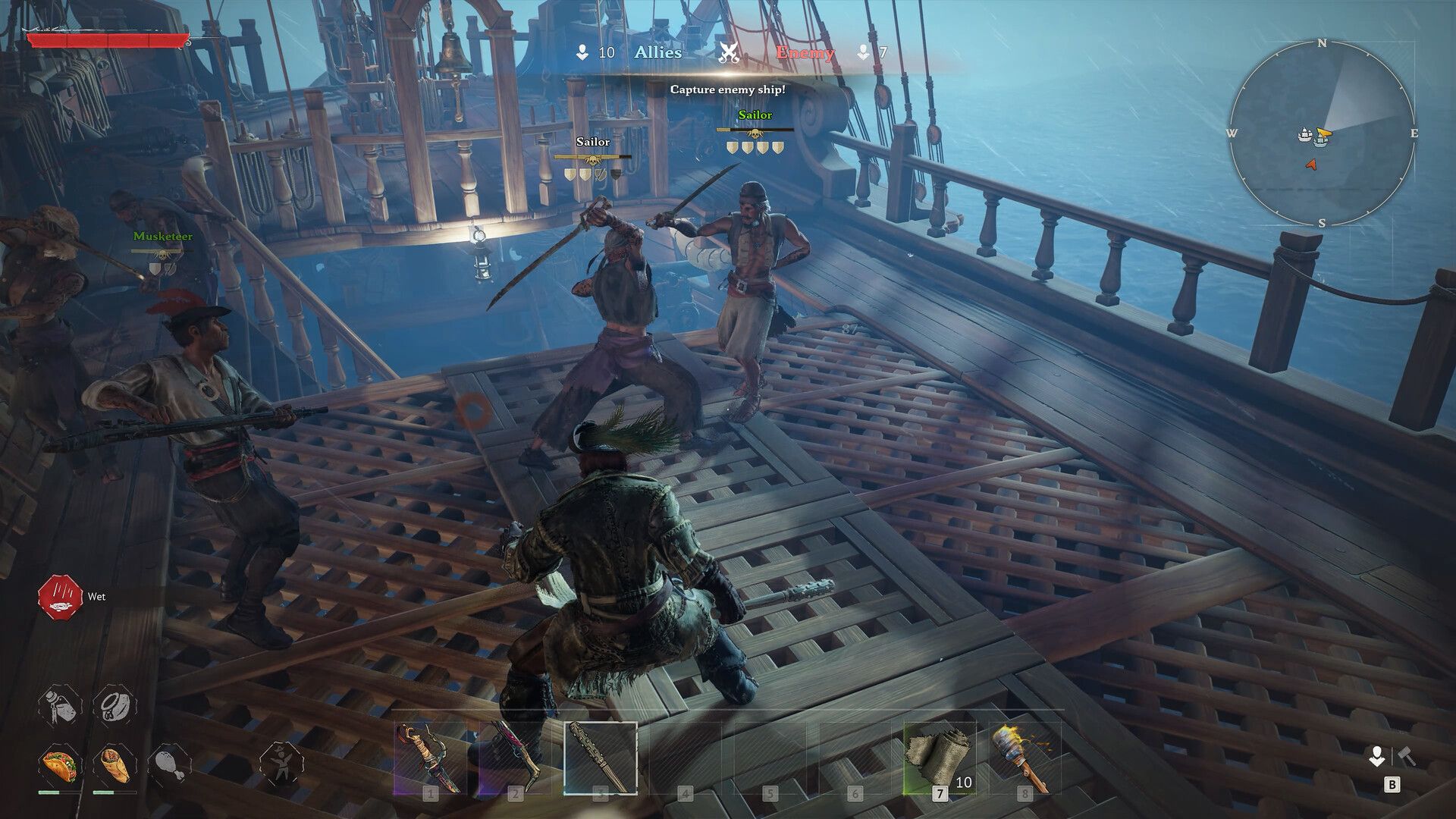Open the potion flask slot
This screenshot has height=819, width=1456.
click(x=60, y=705)
